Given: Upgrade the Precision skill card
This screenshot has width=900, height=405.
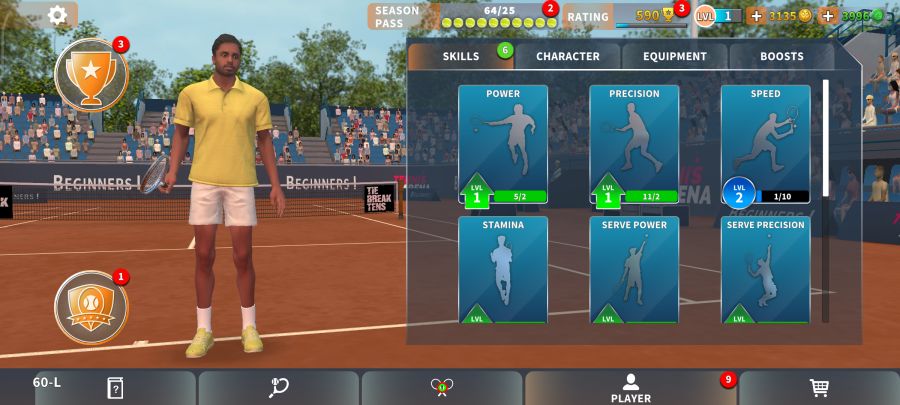Looking at the screenshot, I should tap(634, 146).
